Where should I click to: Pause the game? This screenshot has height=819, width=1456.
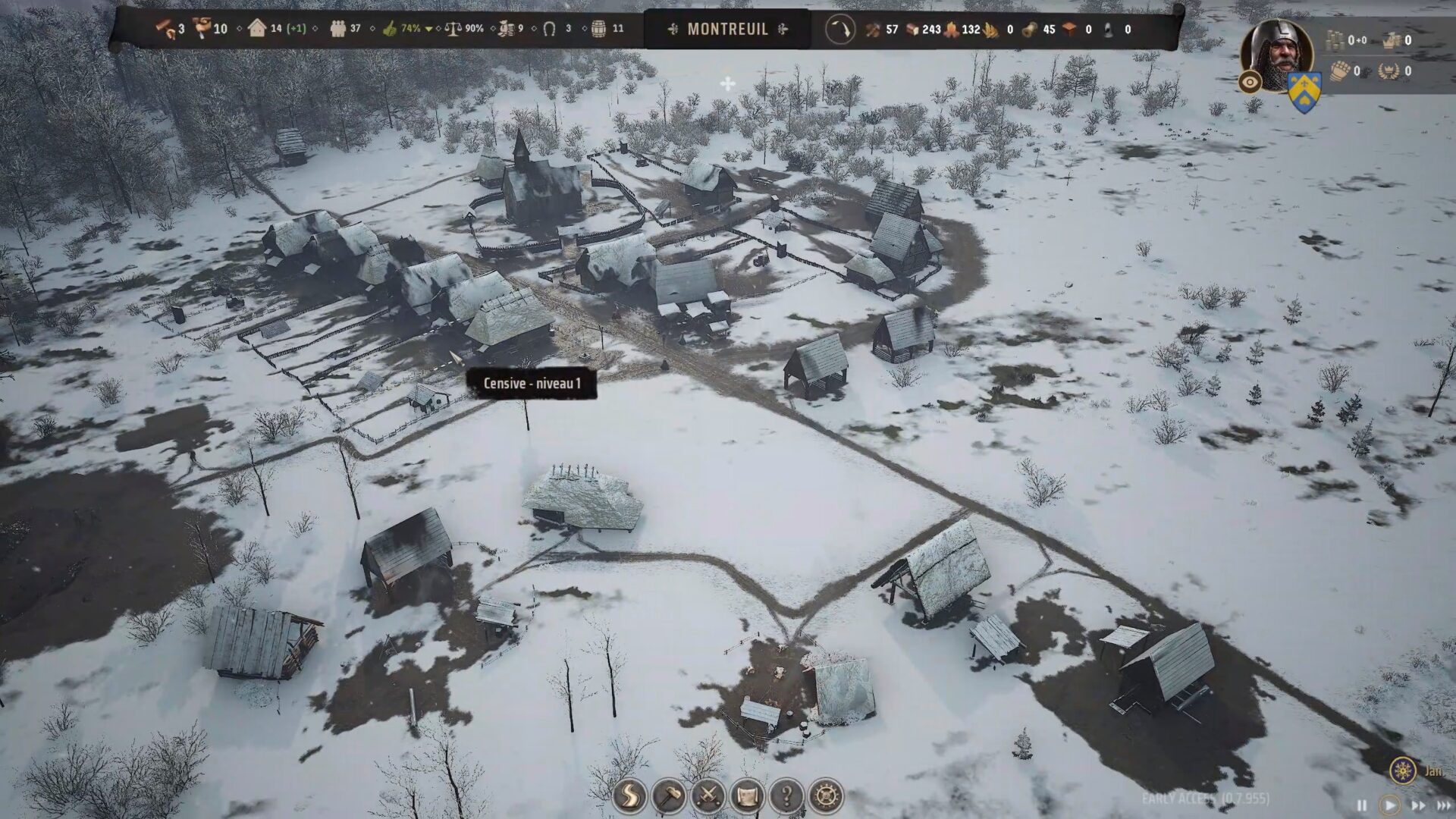[x=1361, y=805]
